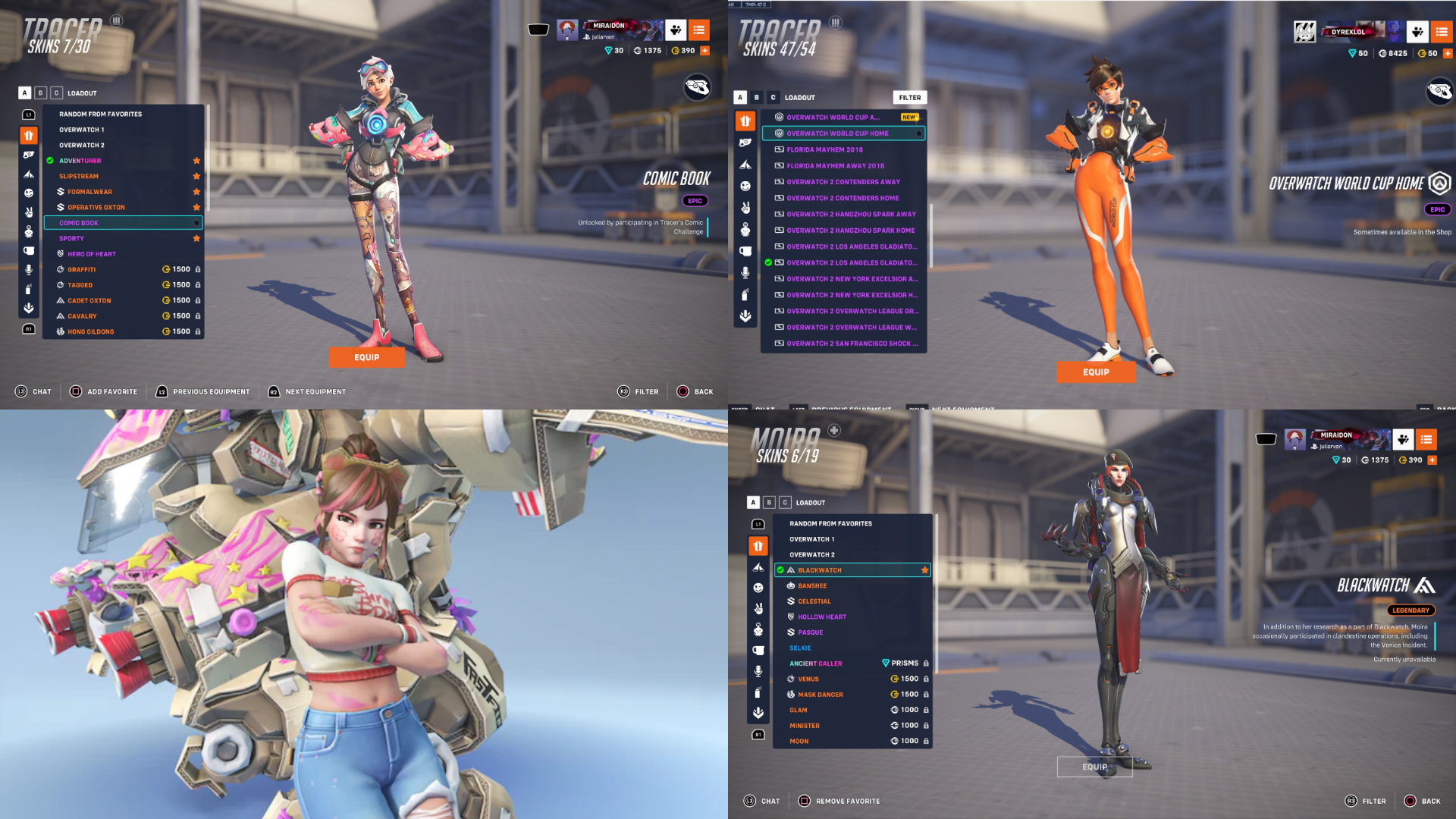The width and height of the screenshot is (1456, 819).
Task: Open the Voice Lines microphone category icon
Action: [x=28, y=268]
